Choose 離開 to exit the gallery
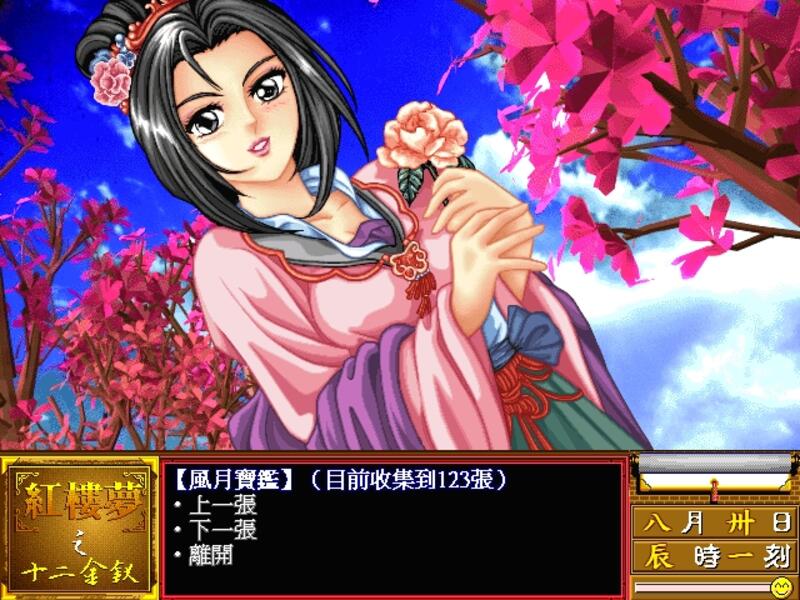Image resolution: width=800 pixels, height=600 pixels. click(x=210, y=555)
